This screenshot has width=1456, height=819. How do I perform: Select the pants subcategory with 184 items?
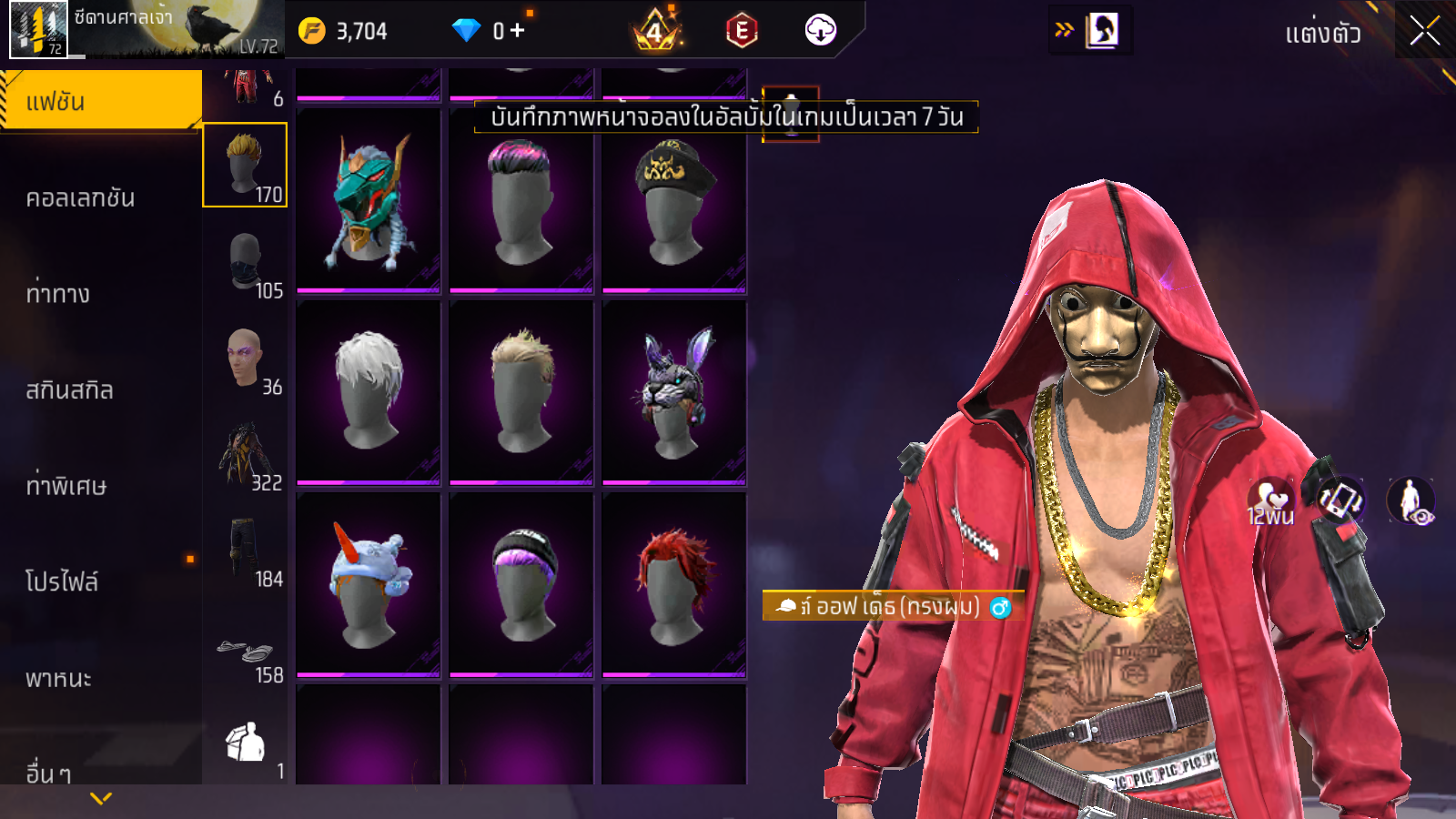click(245, 550)
